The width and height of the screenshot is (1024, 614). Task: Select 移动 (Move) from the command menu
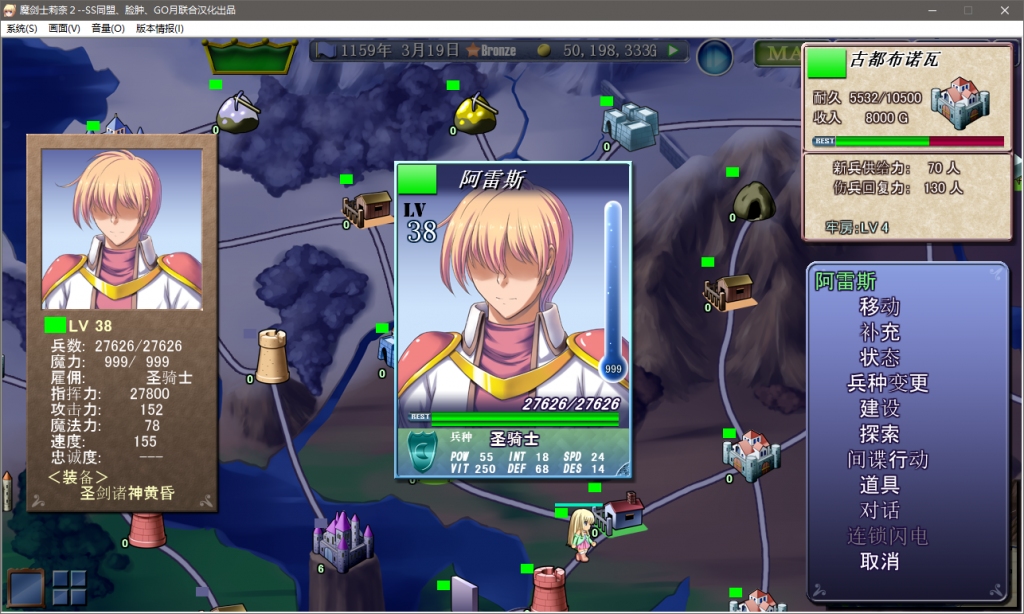pyautogui.click(x=879, y=306)
